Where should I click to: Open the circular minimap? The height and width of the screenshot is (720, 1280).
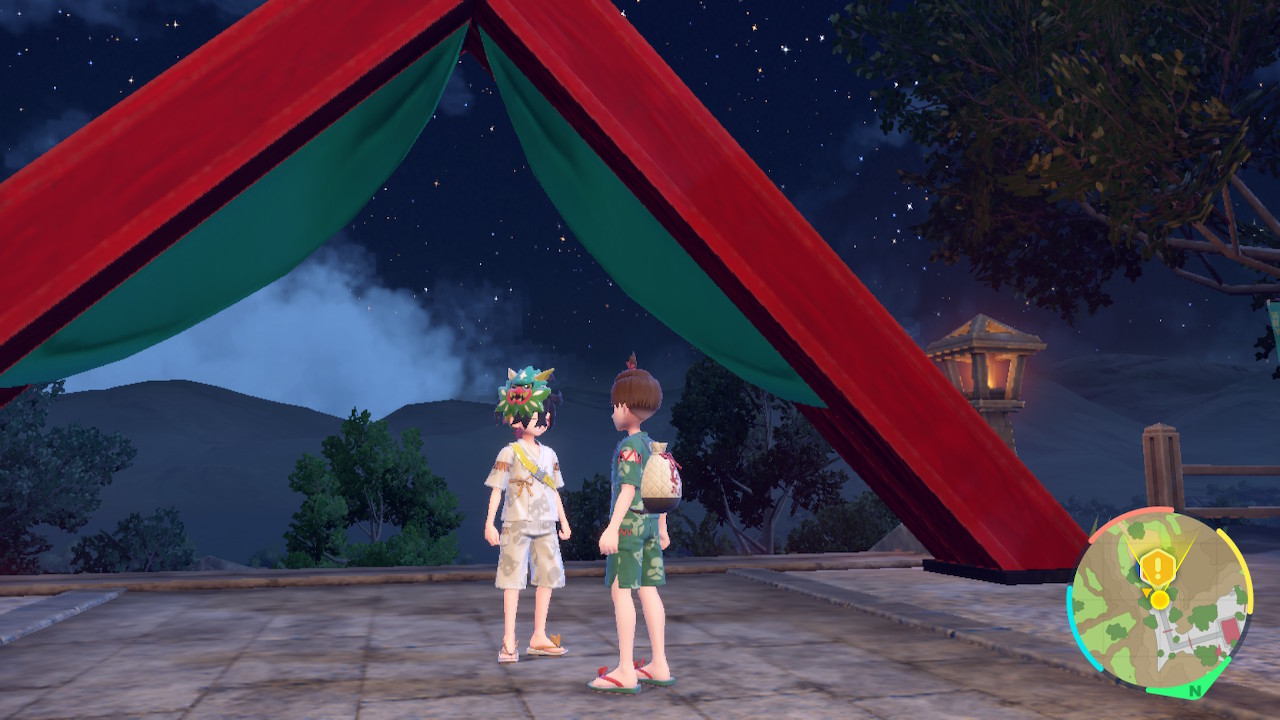[x=1160, y=602]
